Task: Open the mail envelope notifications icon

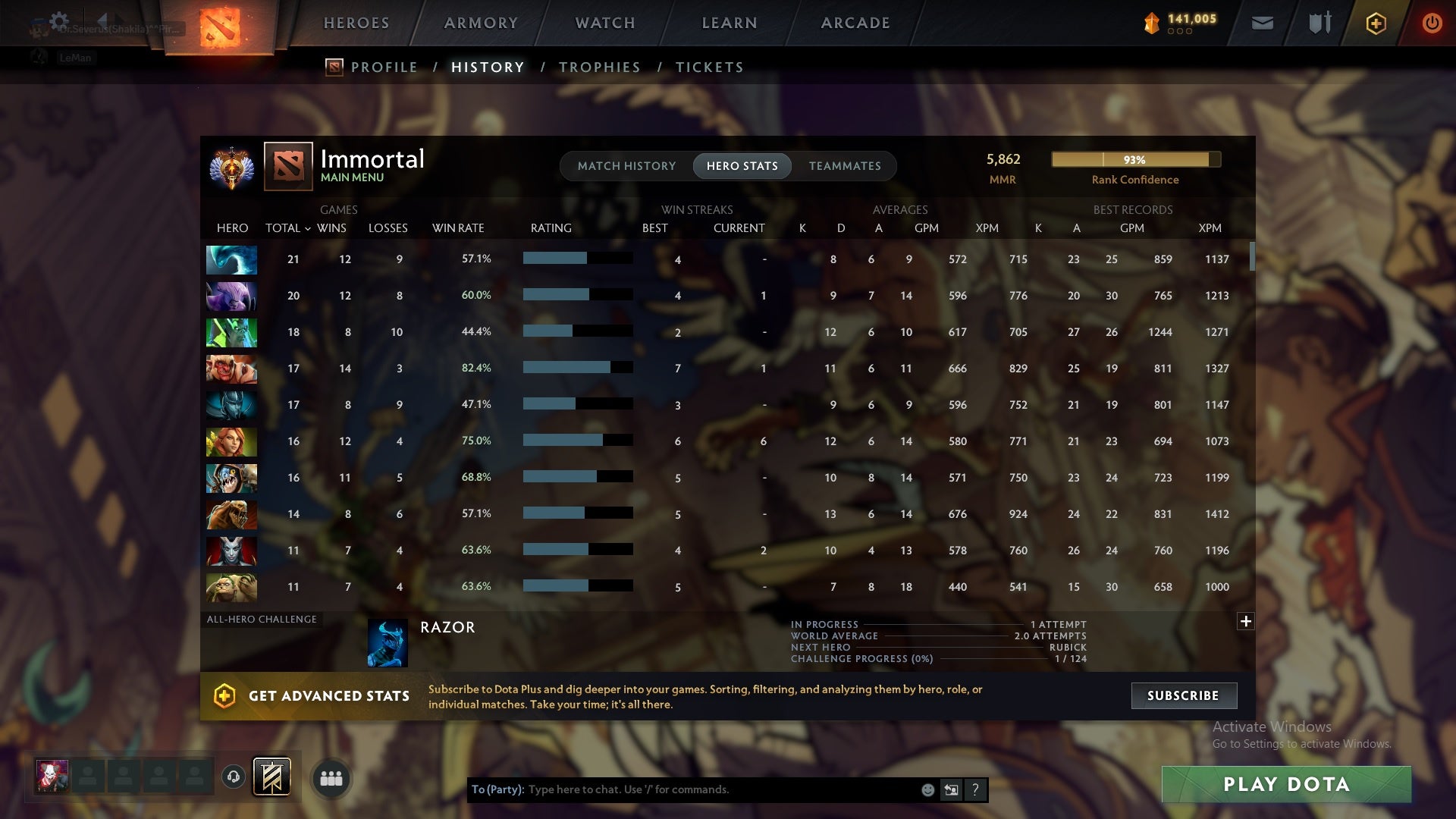Action: (1262, 23)
